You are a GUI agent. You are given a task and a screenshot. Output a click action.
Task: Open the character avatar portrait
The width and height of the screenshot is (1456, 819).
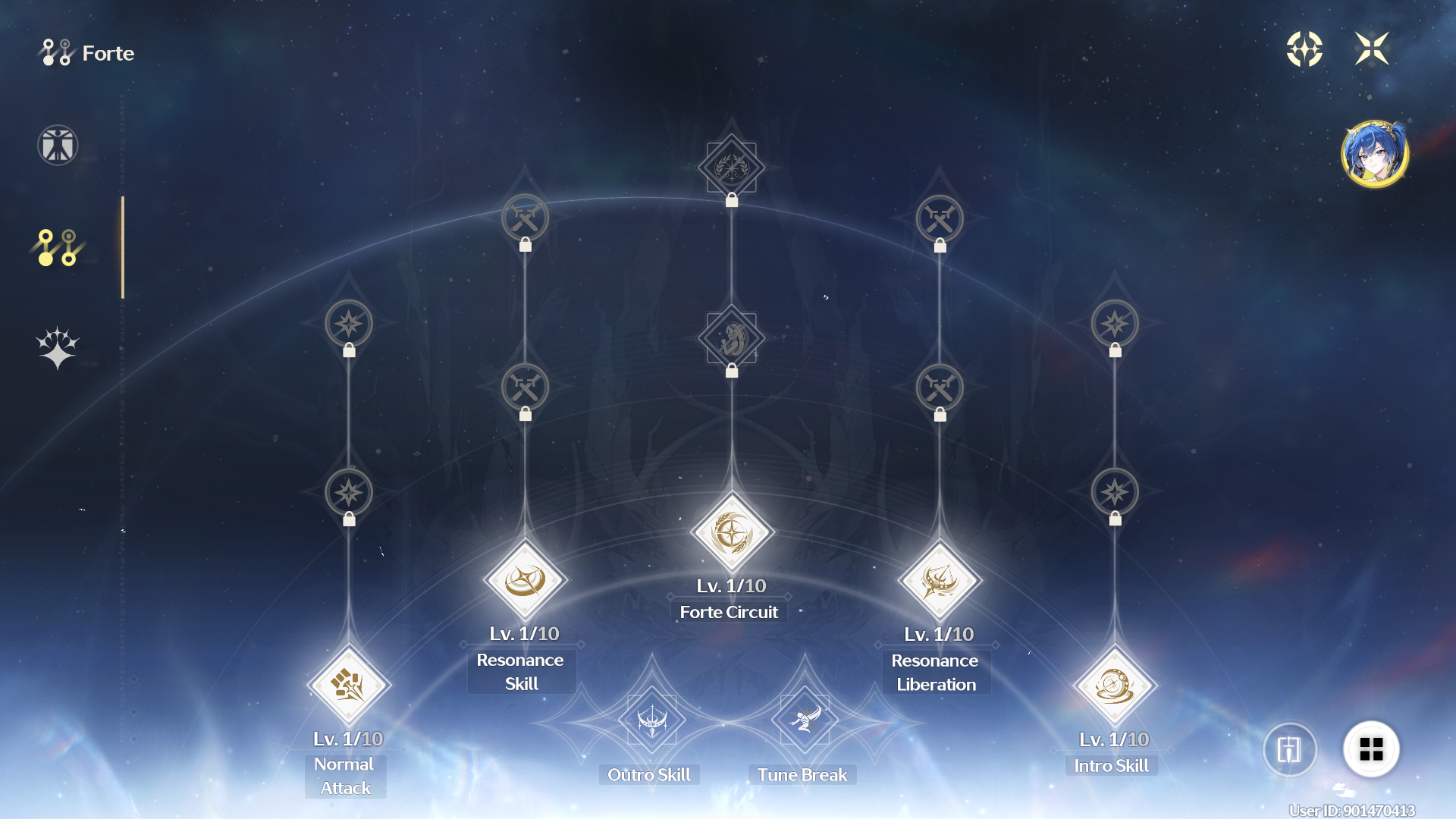pos(1376,151)
